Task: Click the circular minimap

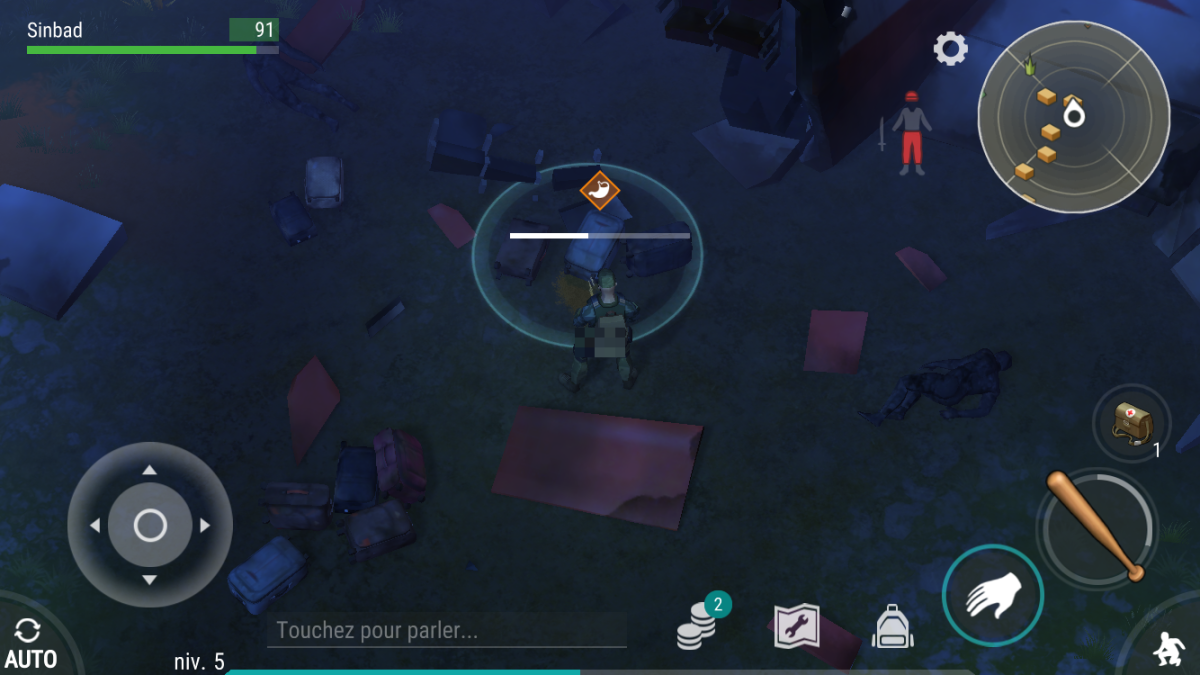Action: pos(1073,116)
